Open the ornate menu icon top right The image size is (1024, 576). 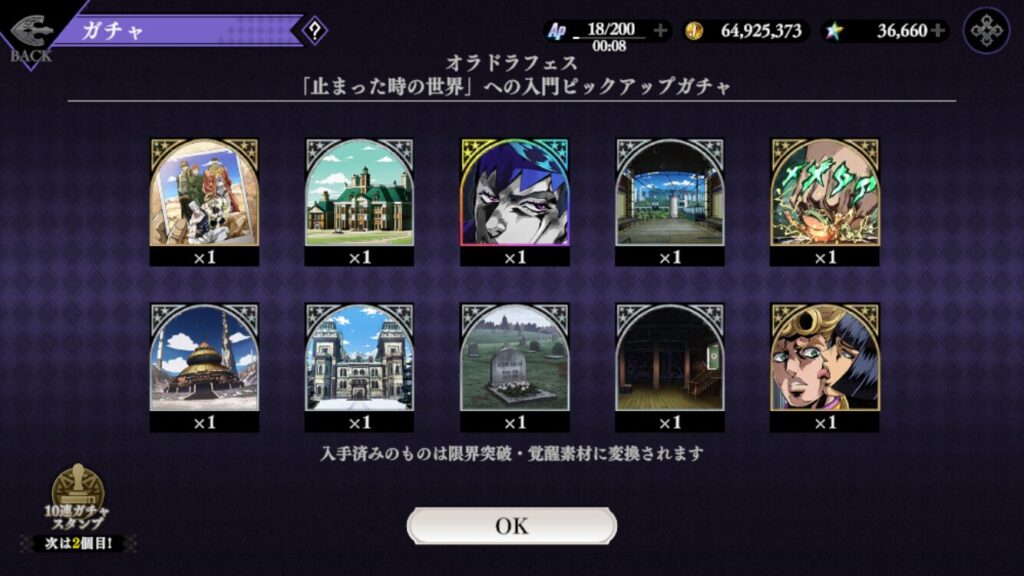coord(986,30)
